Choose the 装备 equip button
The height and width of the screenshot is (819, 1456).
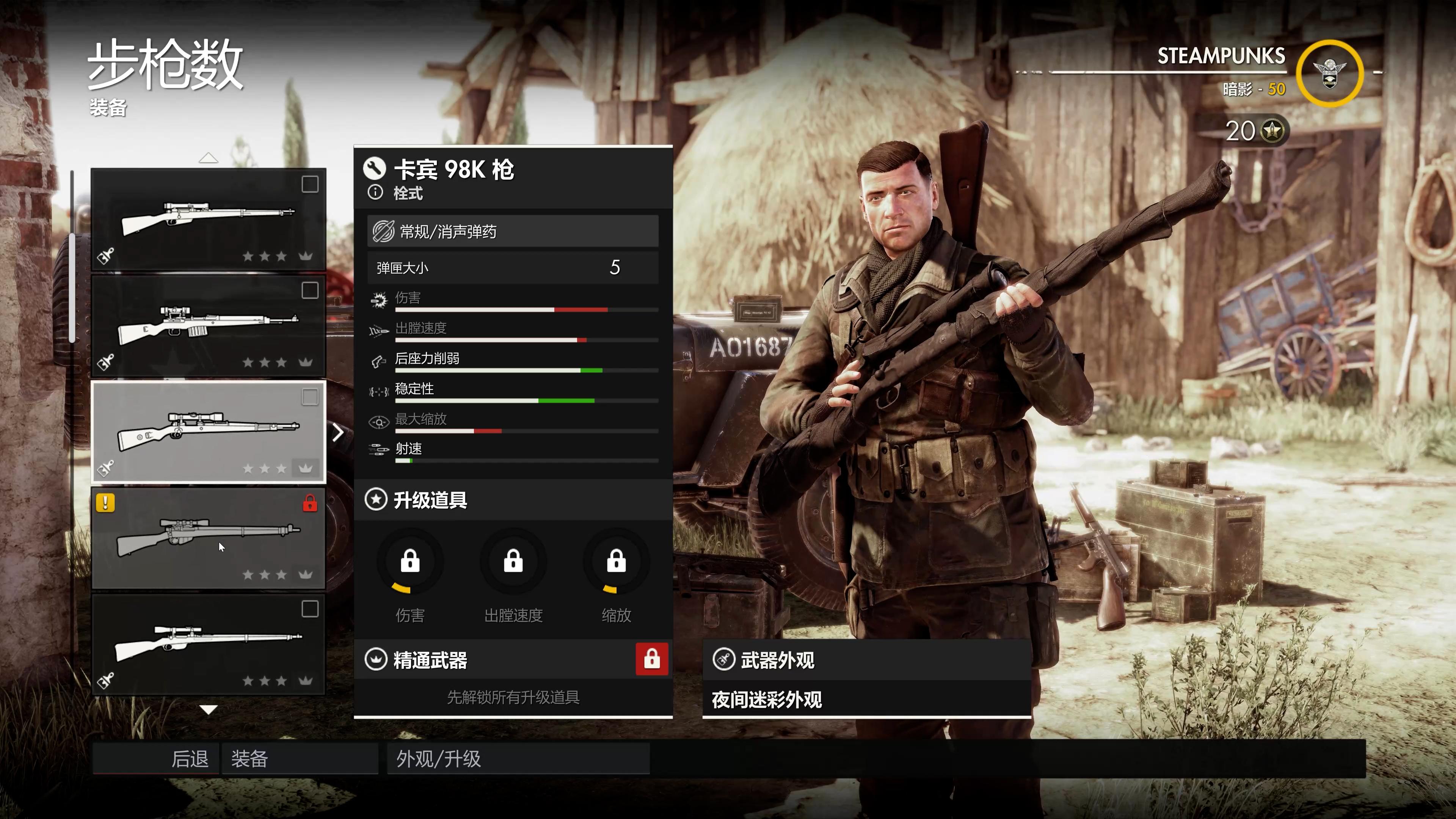300,758
